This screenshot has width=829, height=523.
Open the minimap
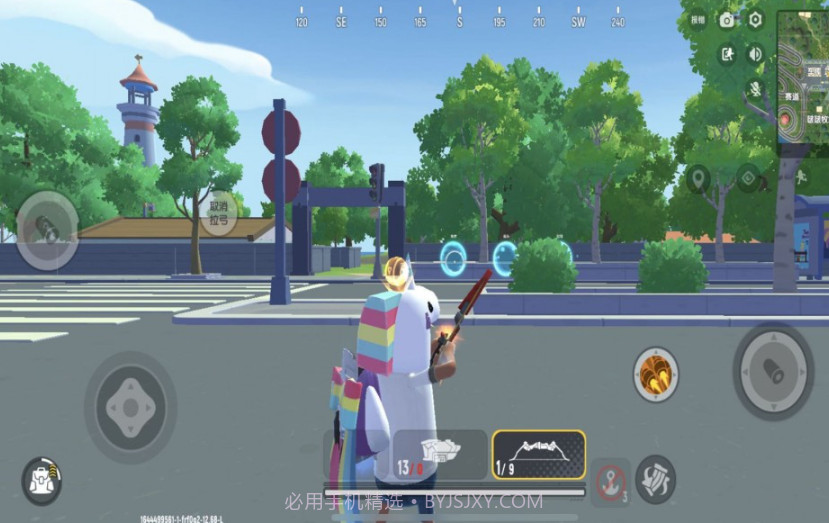click(802, 82)
